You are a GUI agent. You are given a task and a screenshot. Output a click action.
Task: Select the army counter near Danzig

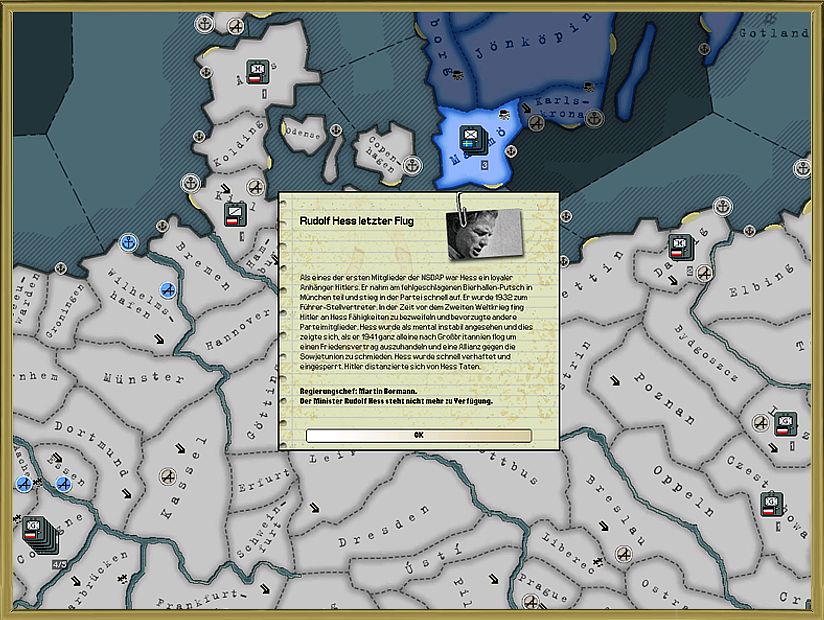coord(680,245)
